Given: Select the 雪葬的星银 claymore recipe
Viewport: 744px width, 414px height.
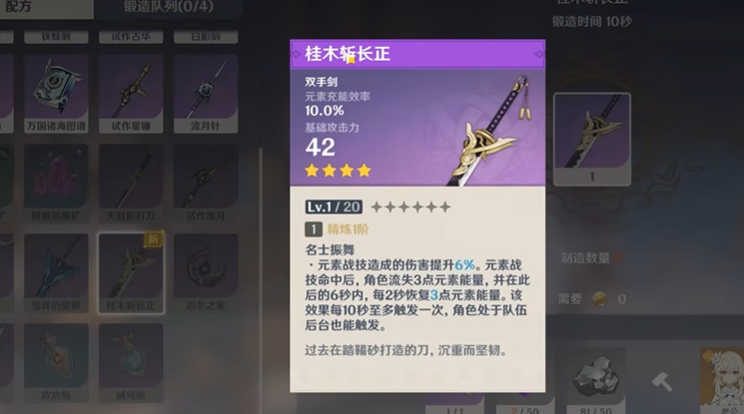Looking at the screenshot, I should pos(57,270).
